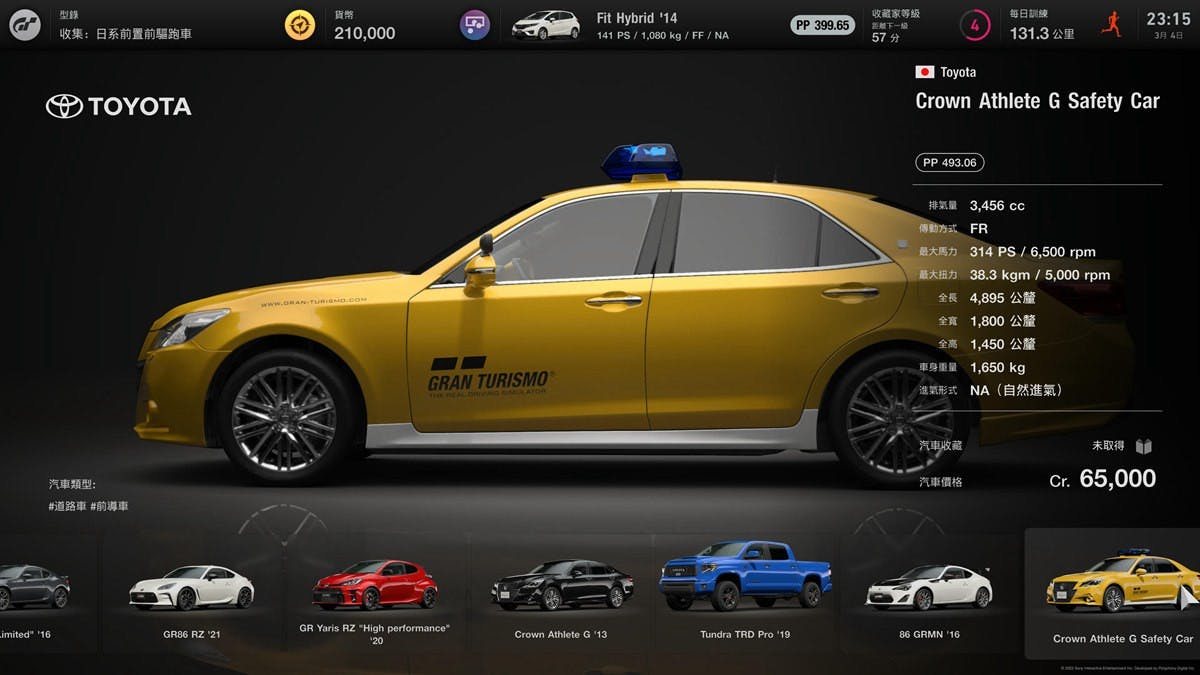
Task: Select the current Fit Hybrid '14 car
Action: click(546, 24)
